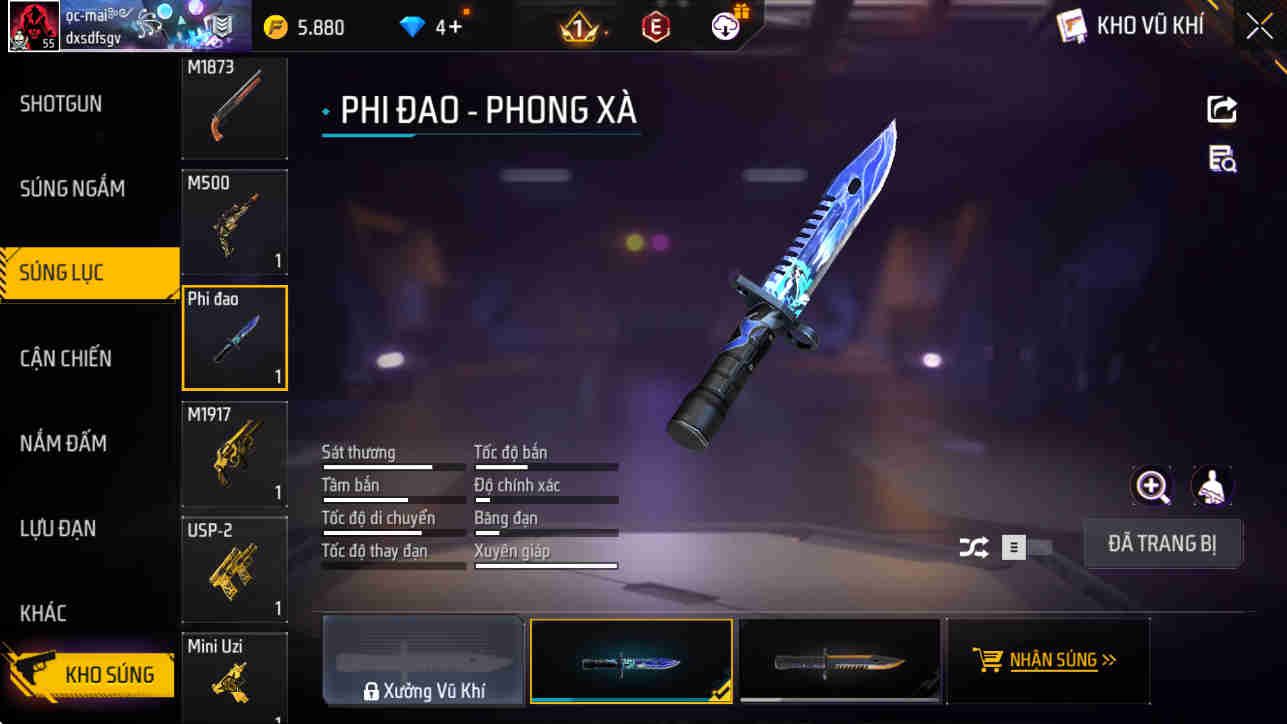Open the weapon details inspect icon
1287x724 pixels.
point(1221,161)
